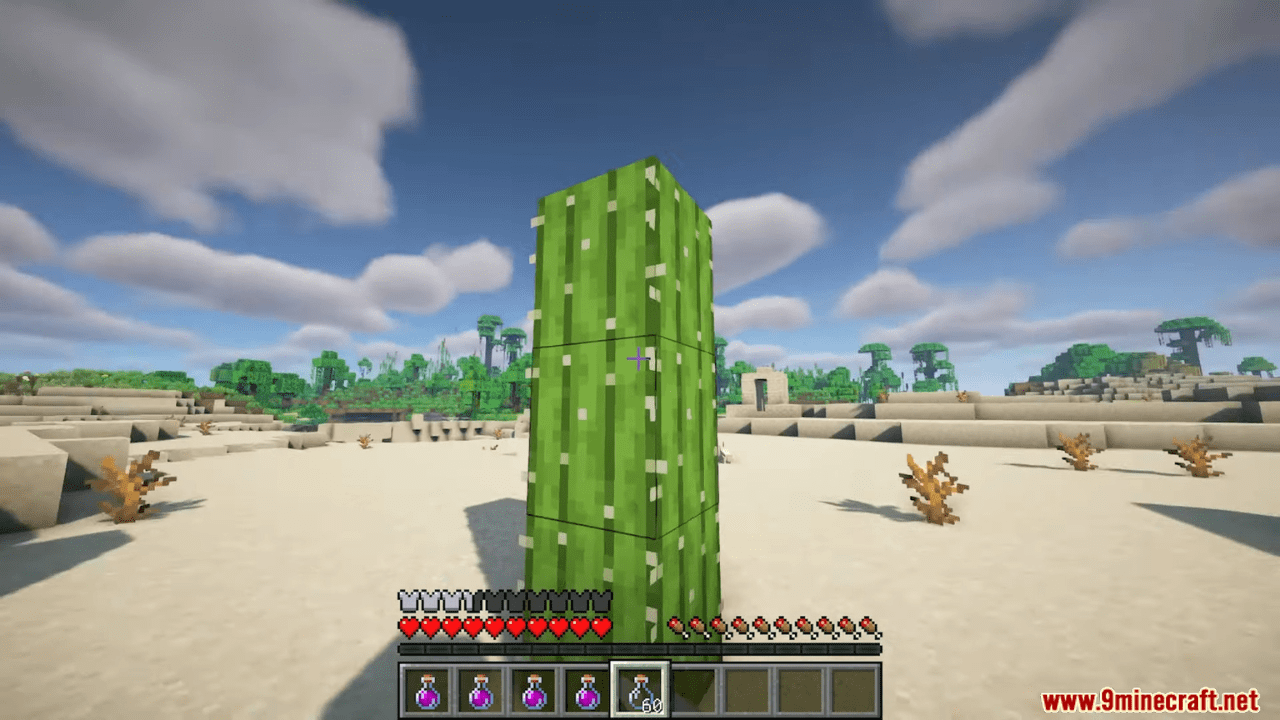Select the third purple potion slot
The height and width of the screenshot is (720, 1280).
click(534, 688)
